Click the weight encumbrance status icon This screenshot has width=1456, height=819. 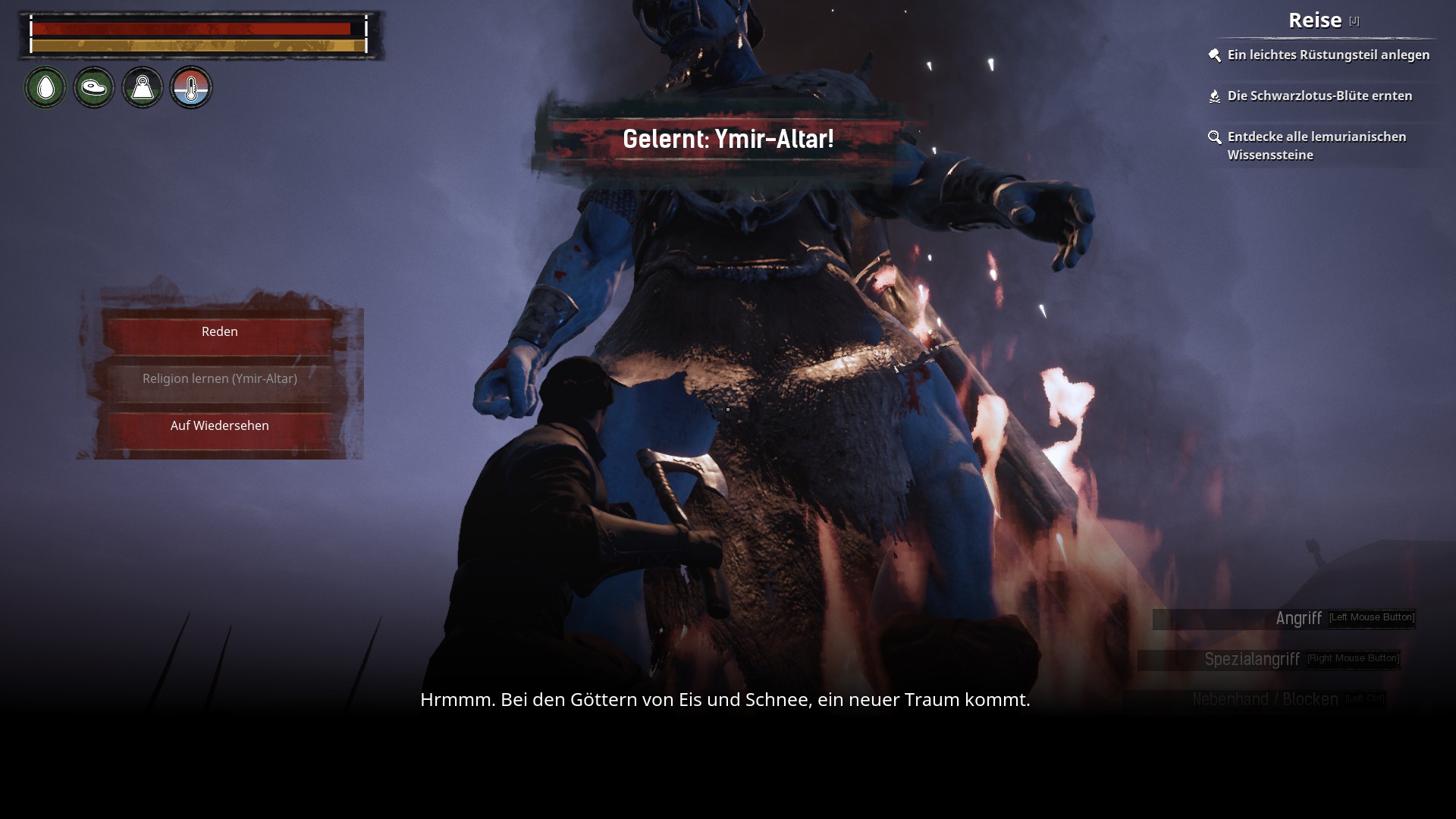click(x=143, y=88)
